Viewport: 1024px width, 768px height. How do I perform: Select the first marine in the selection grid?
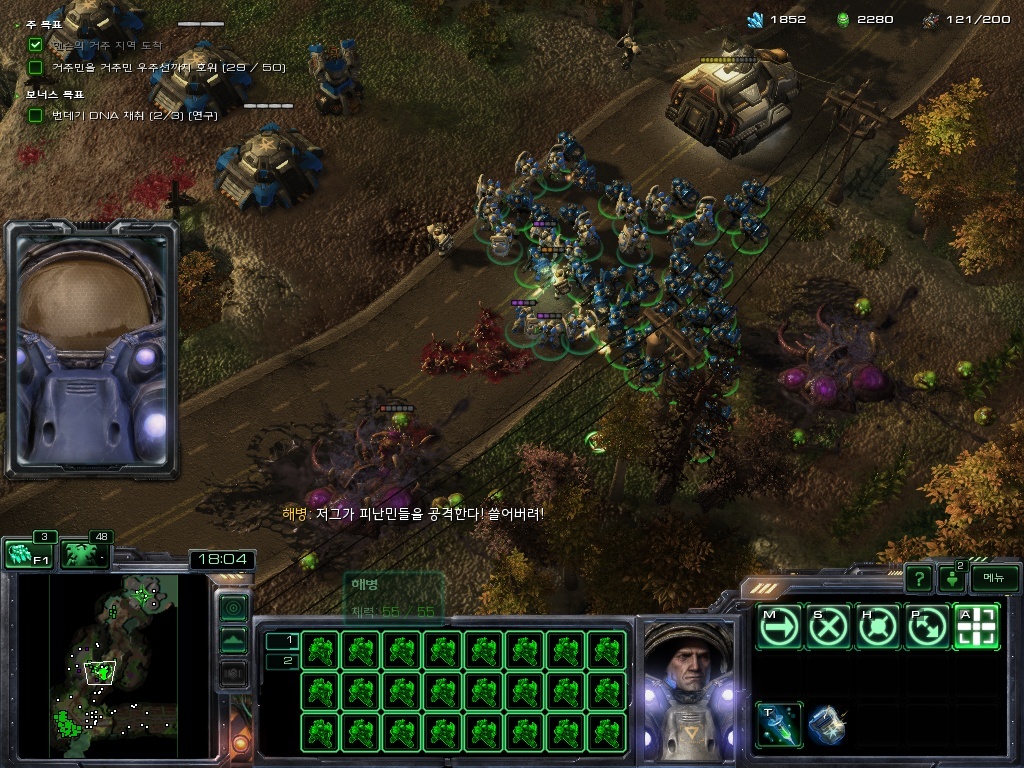[x=321, y=650]
